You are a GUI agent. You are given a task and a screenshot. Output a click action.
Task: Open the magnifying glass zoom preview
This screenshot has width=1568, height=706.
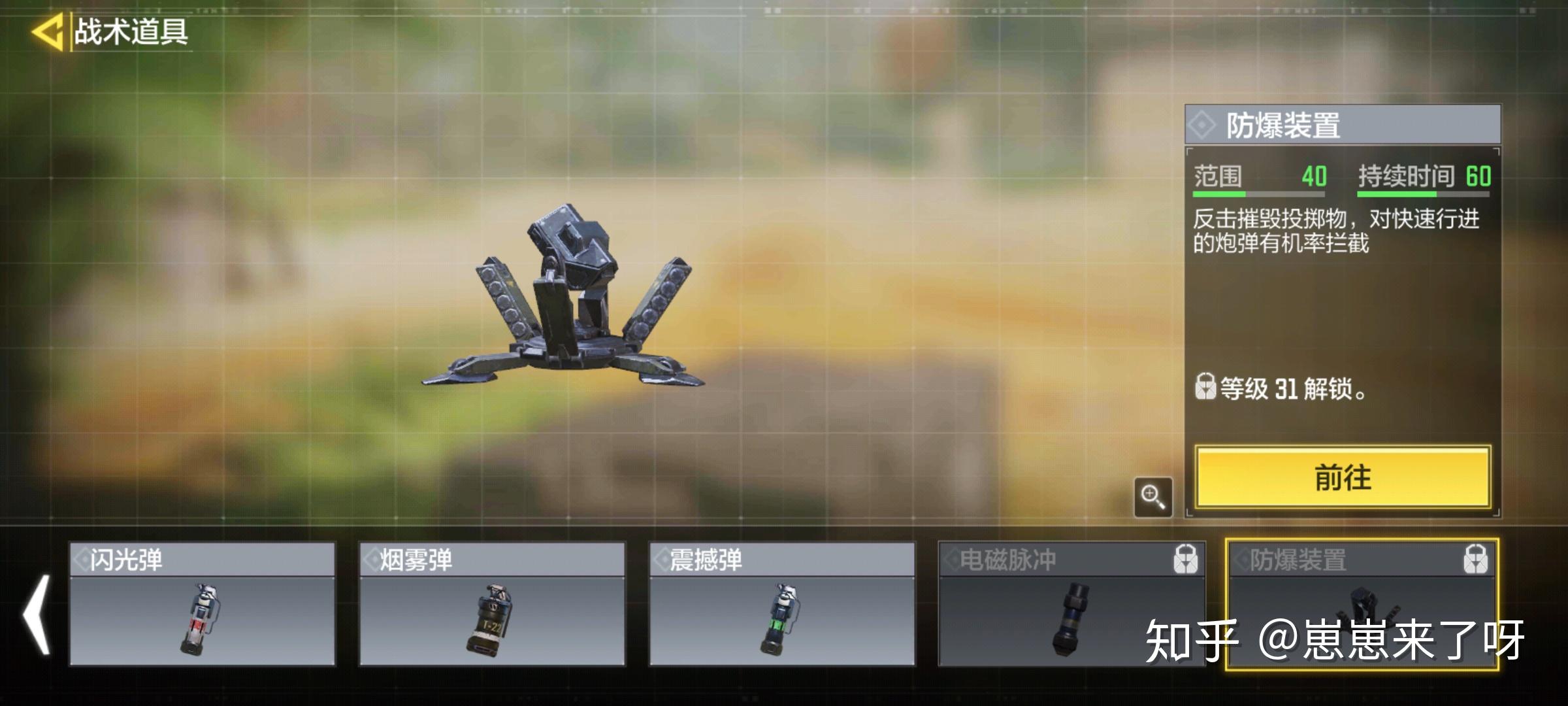coord(1152,497)
